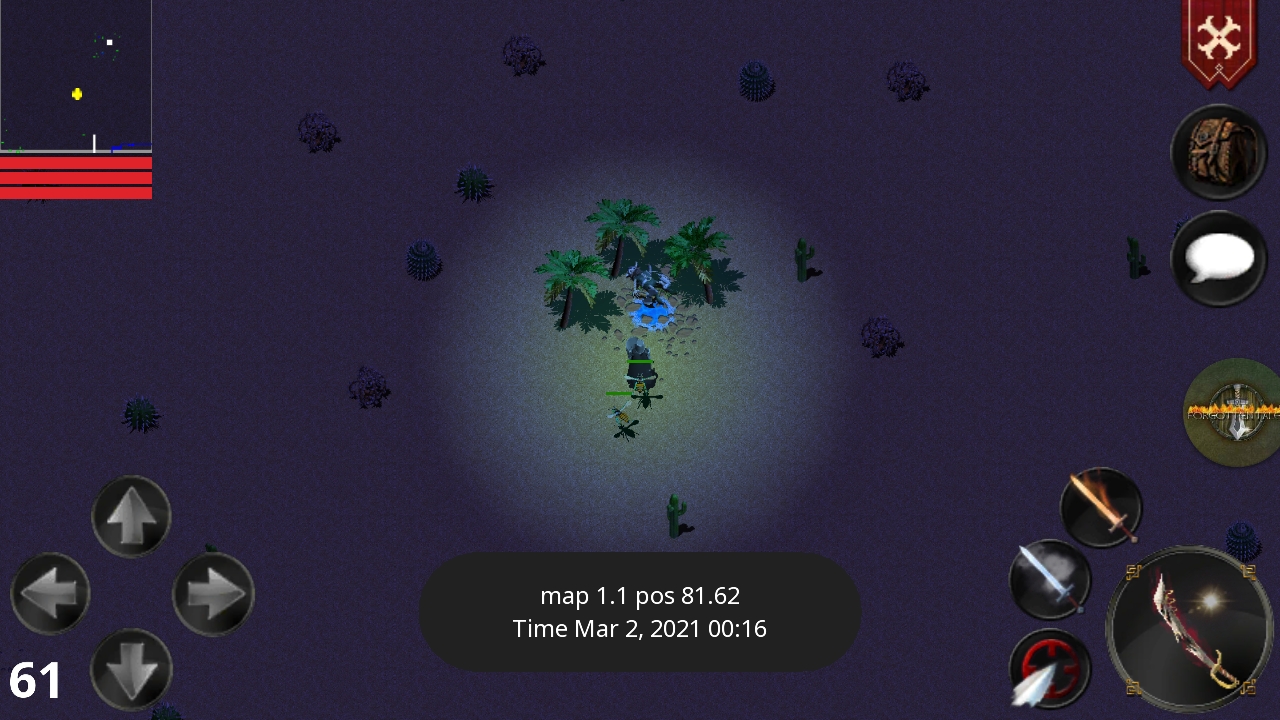Tap the level number 61 indicator
The image size is (1280, 720).
click(33, 680)
